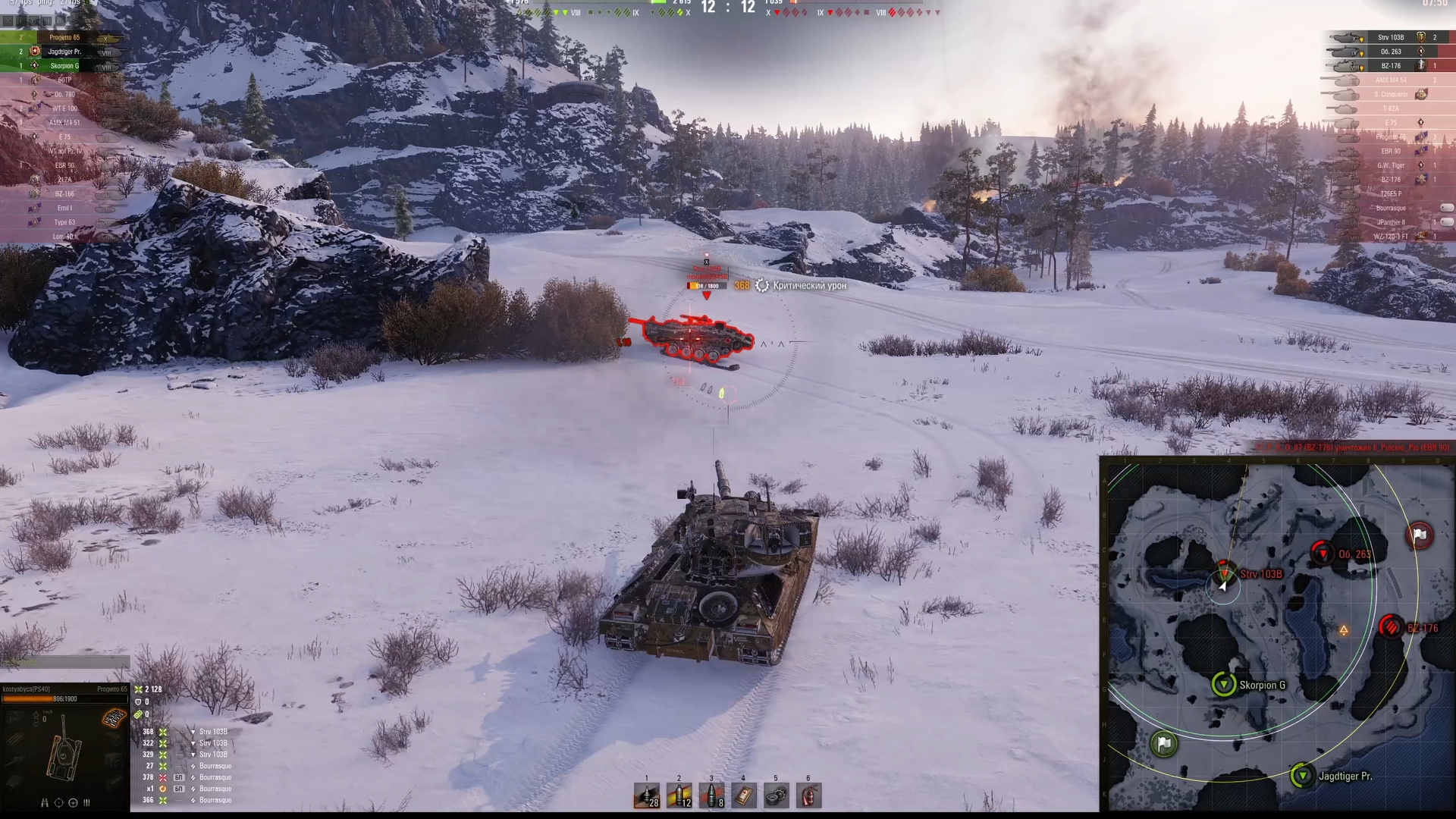Image resolution: width=1456 pixels, height=819 pixels.
Task: Click the steering wheel icon on the damage panel
Action: pos(73,802)
